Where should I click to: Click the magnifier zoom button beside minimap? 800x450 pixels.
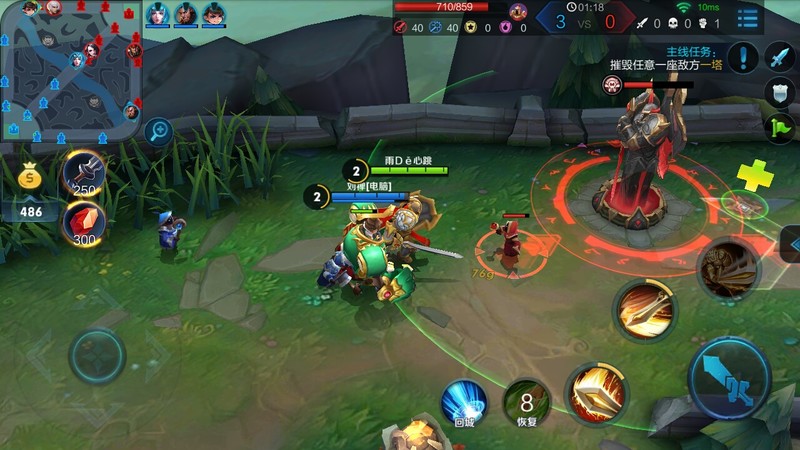tap(157, 130)
